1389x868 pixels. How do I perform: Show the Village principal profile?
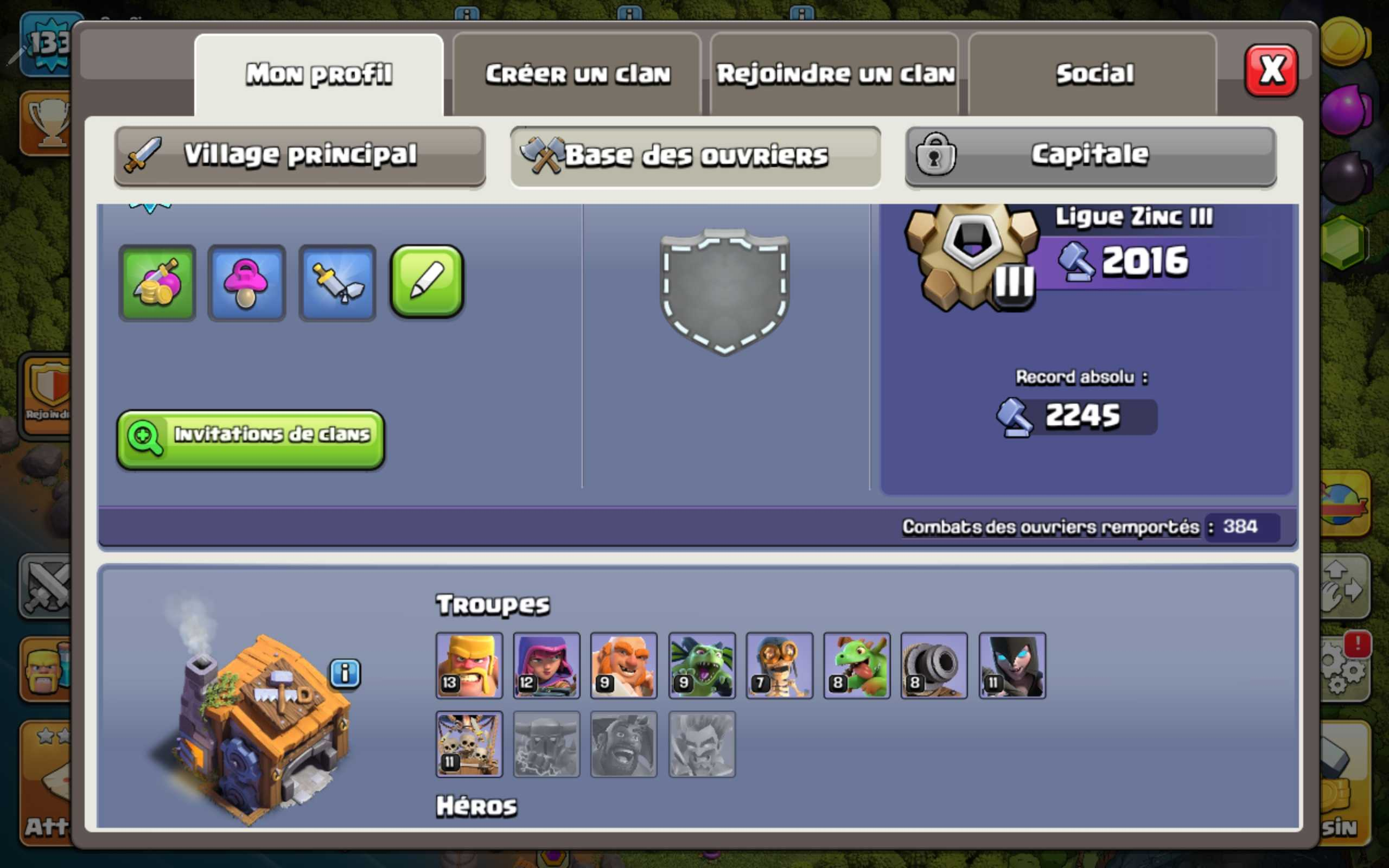(300, 156)
